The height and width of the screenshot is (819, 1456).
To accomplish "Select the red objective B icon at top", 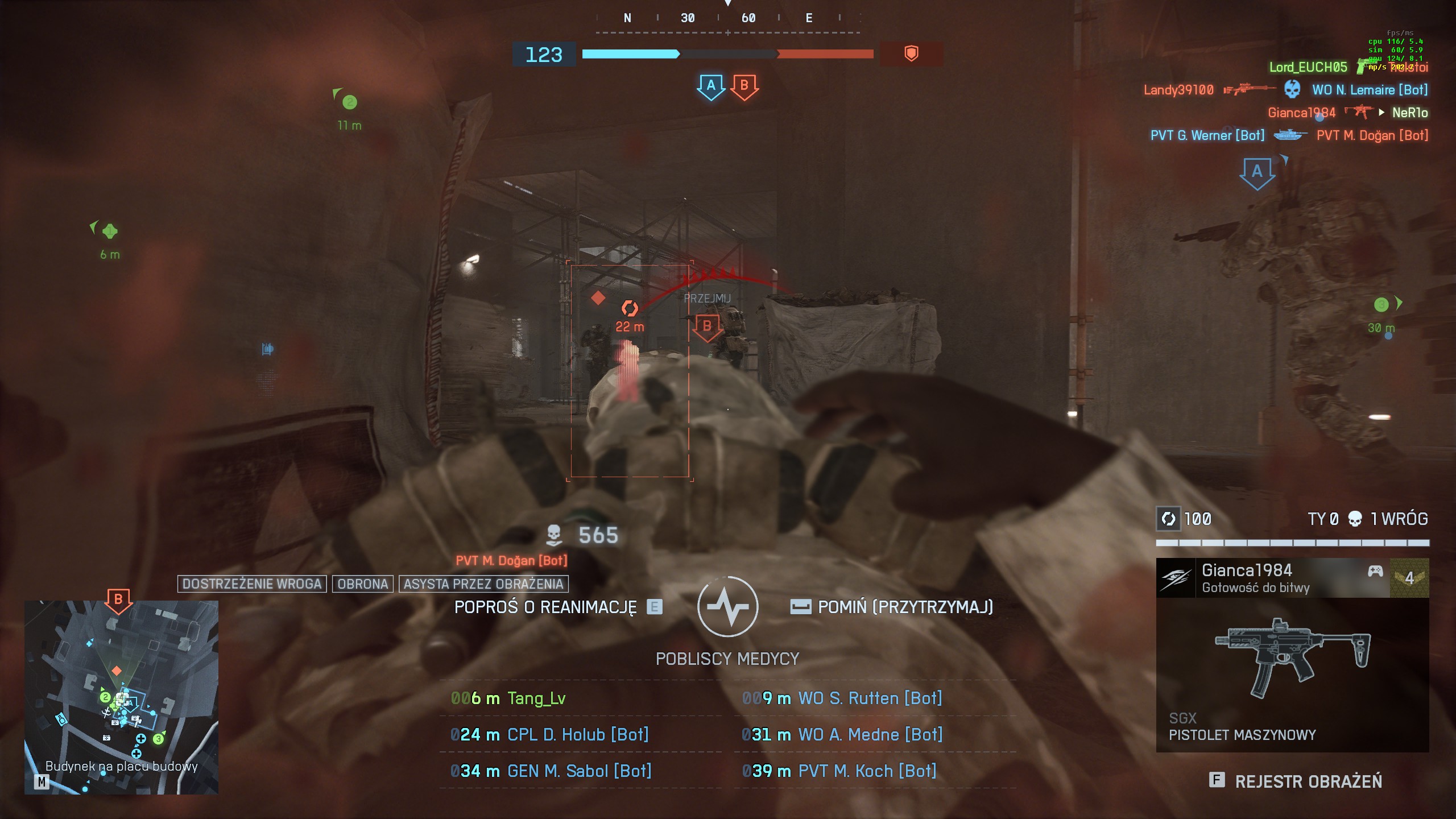I will tap(744, 86).
